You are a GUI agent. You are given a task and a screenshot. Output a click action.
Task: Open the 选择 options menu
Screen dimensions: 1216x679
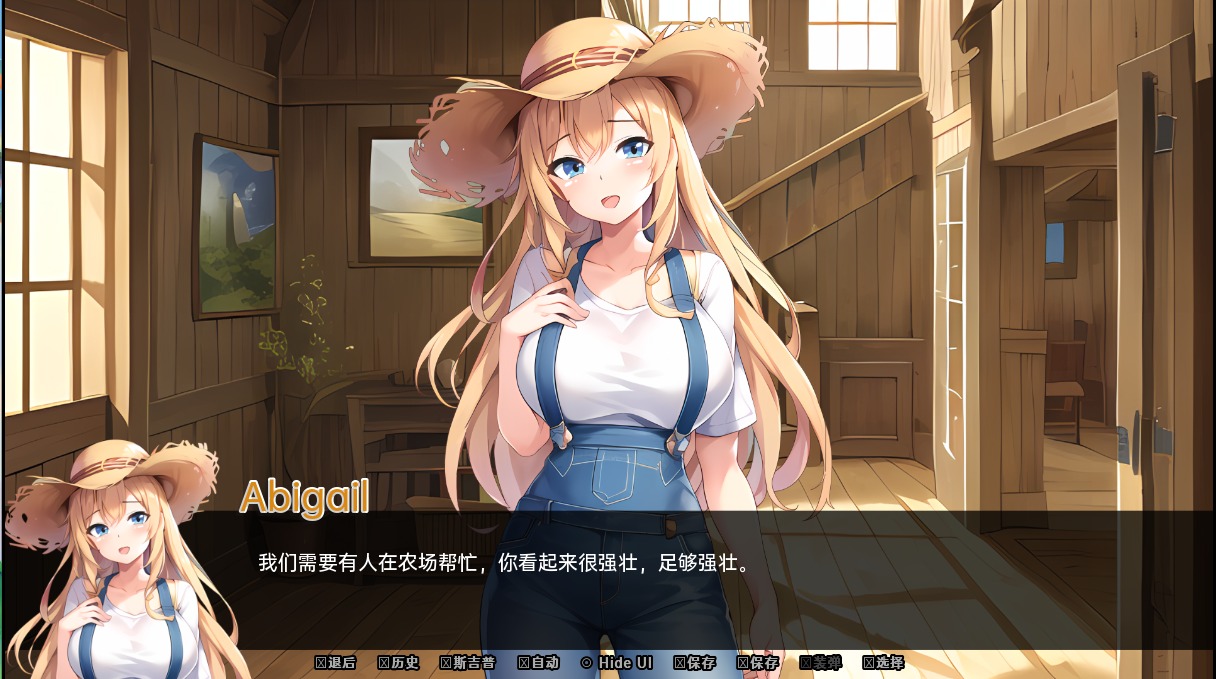click(884, 663)
